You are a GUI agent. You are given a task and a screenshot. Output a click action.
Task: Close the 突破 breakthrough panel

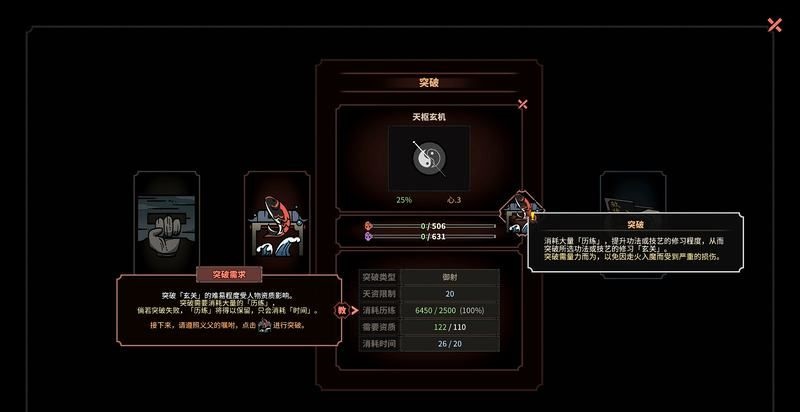tap(522, 104)
